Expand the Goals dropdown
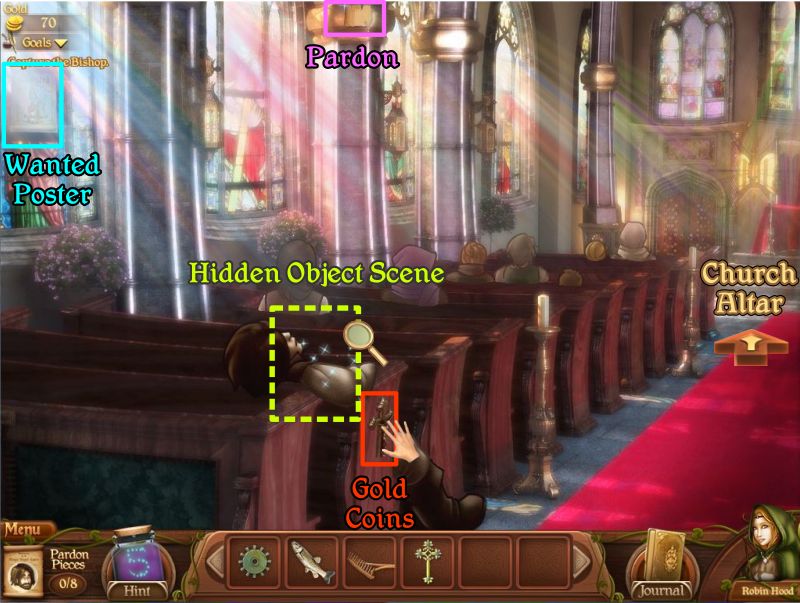This screenshot has width=800, height=603. tap(45, 43)
